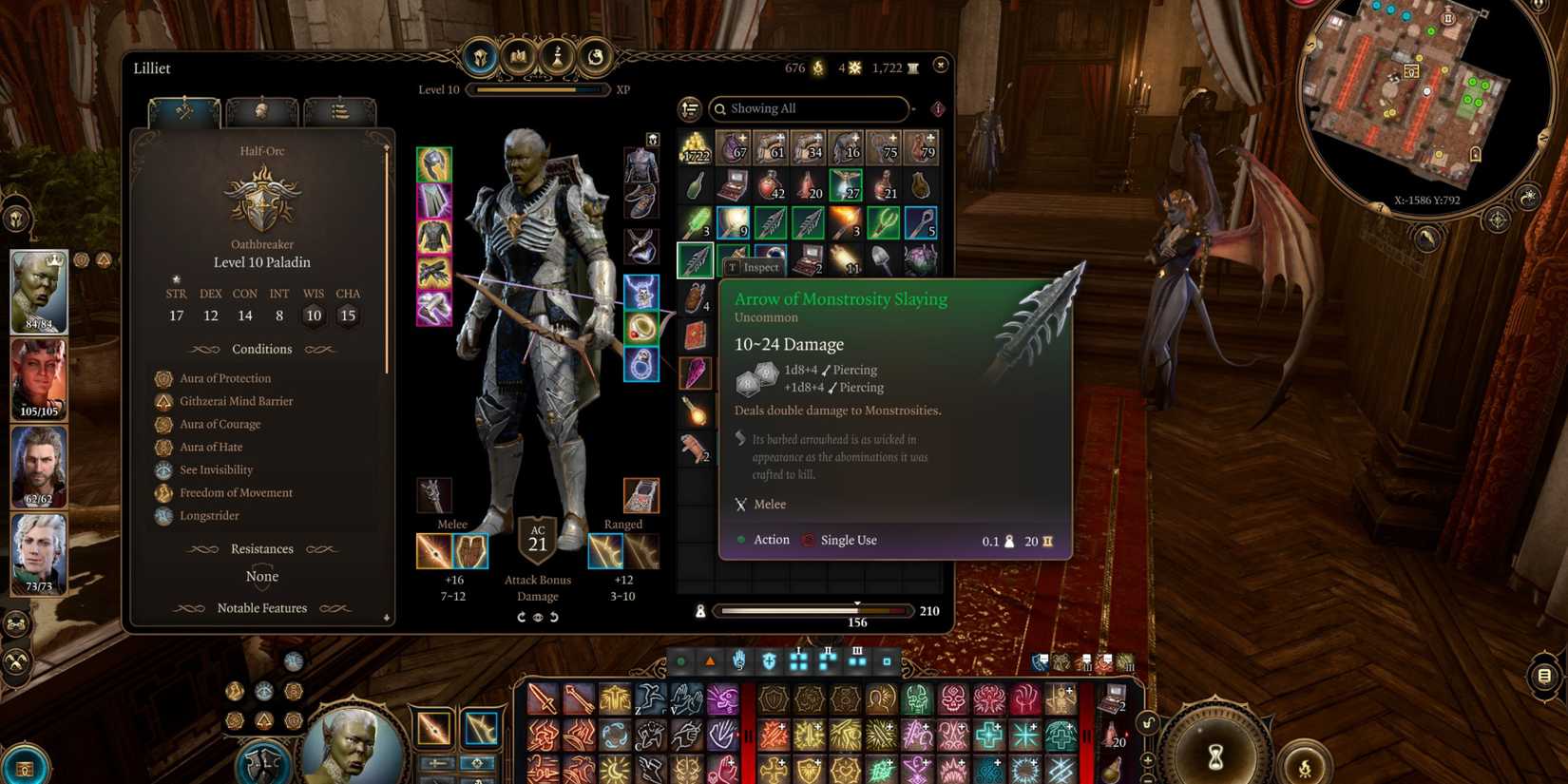This screenshot has height=784, width=1568.
Task: Open the filter dropdown on the search bar
Action: click(x=913, y=107)
